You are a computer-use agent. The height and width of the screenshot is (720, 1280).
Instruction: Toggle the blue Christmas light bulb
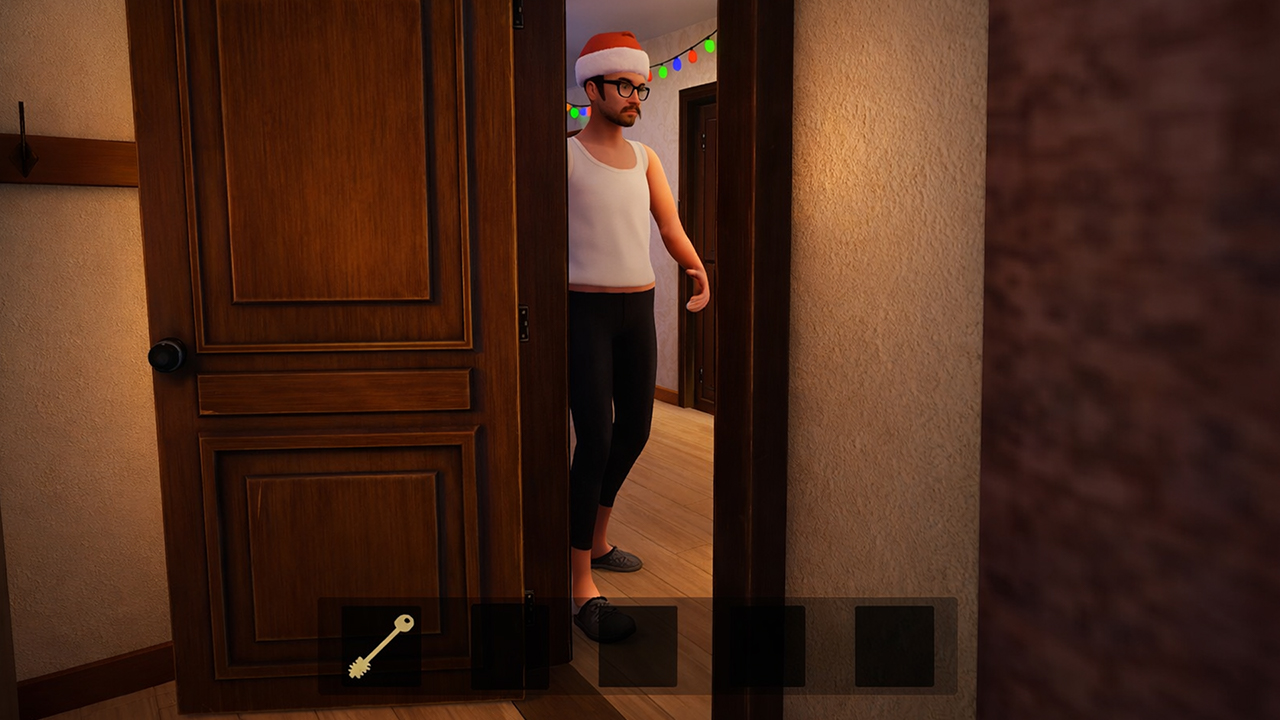point(676,65)
